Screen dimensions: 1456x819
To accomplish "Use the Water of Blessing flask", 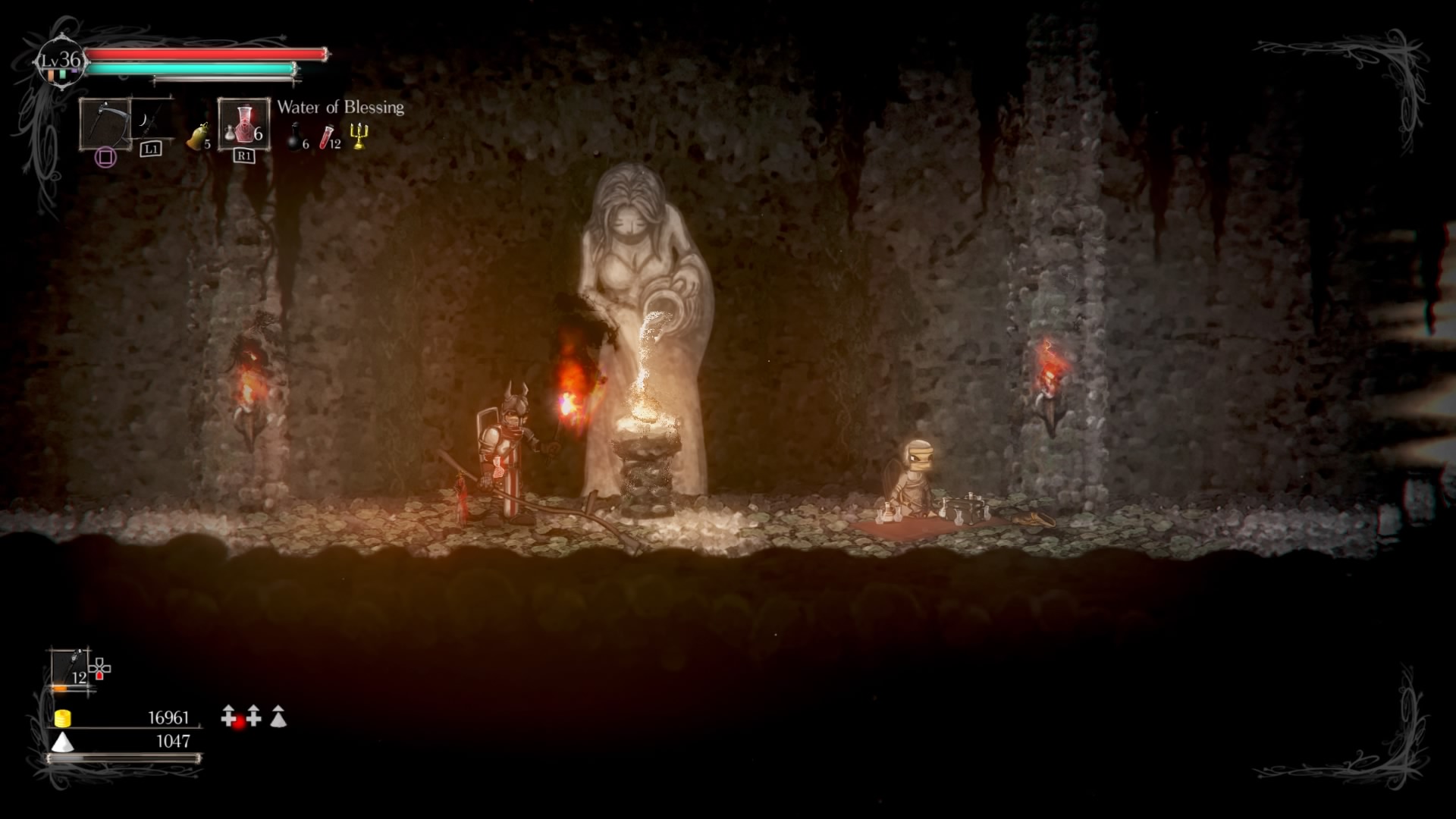I will click(x=243, y=124).
